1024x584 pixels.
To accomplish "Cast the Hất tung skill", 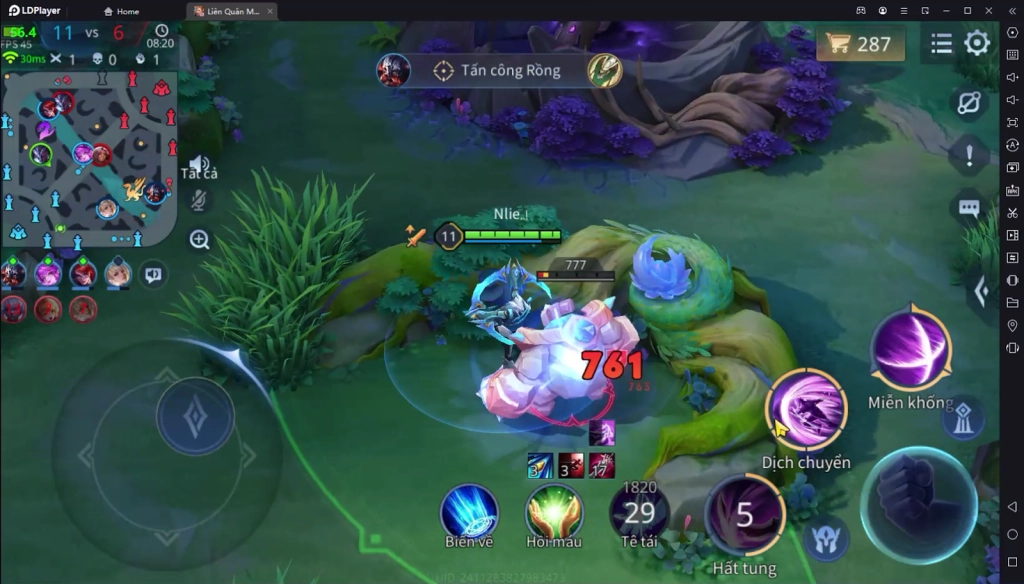I will [x=744, y=515].
